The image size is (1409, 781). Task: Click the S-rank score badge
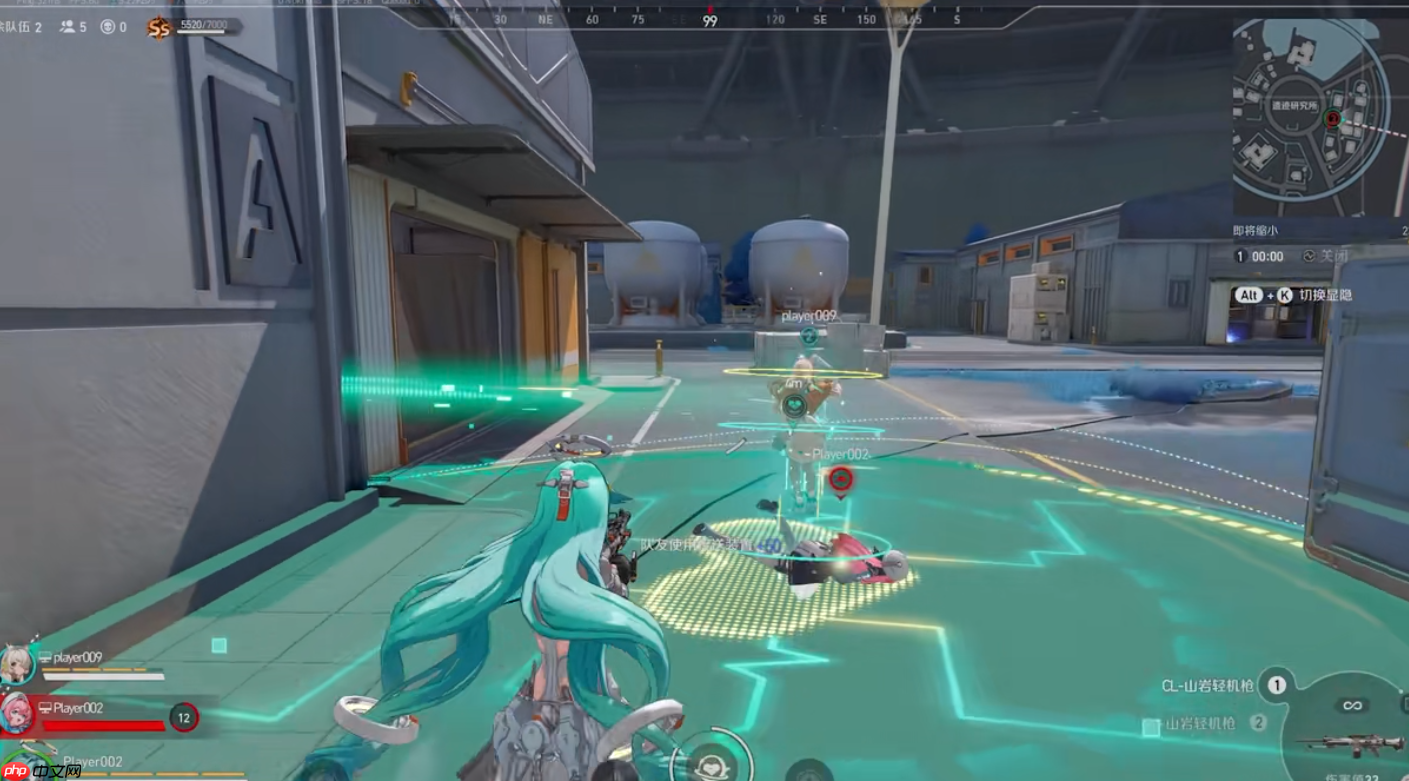pyautogui.click(x=158, y=28)
